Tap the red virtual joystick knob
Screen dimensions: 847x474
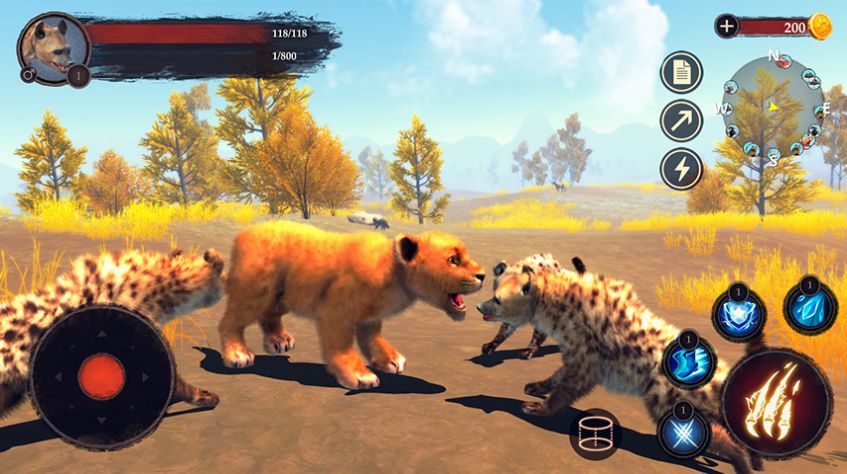point(101,375)
